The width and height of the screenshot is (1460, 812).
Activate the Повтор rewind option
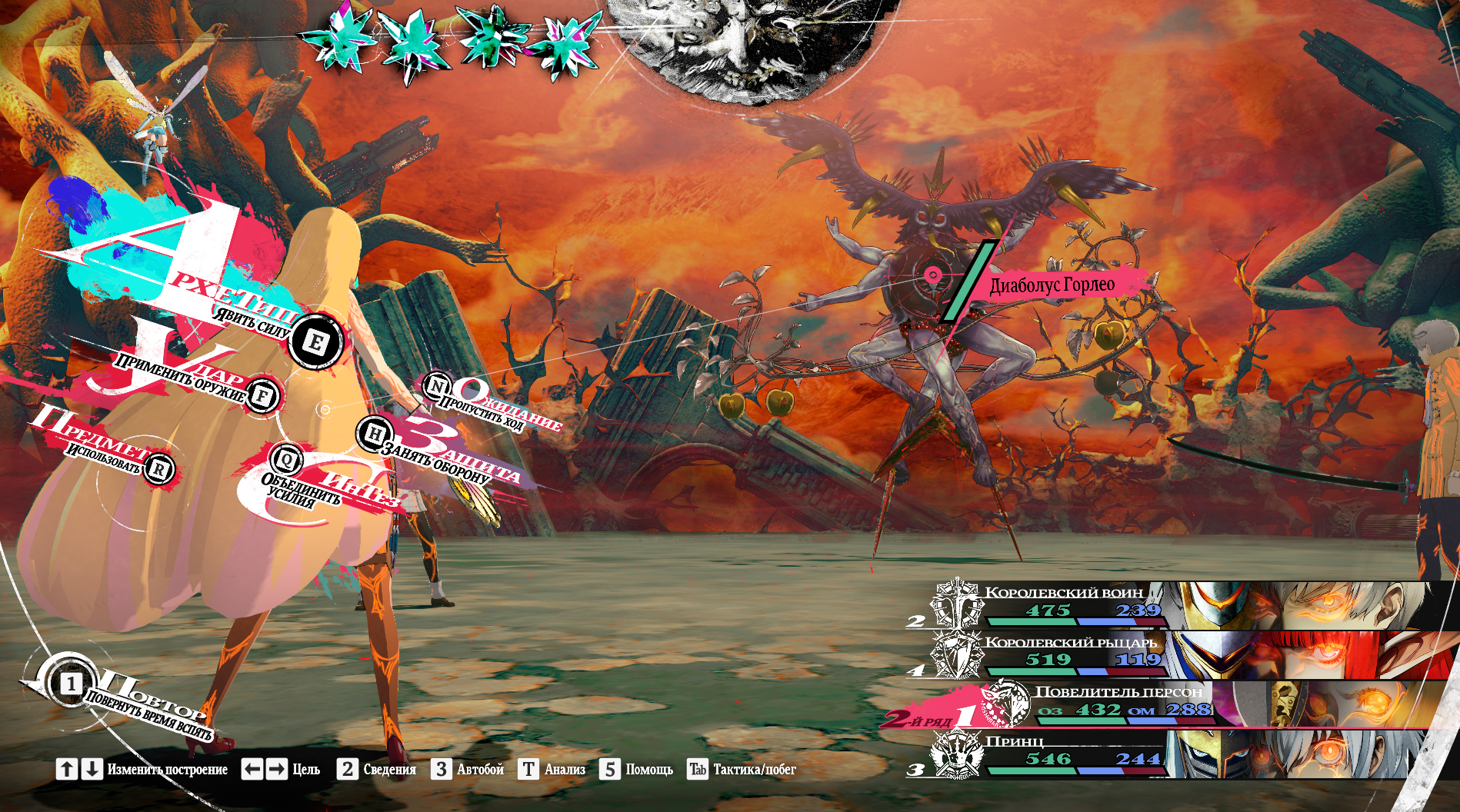pyautogui.click(x=72, y=683)
